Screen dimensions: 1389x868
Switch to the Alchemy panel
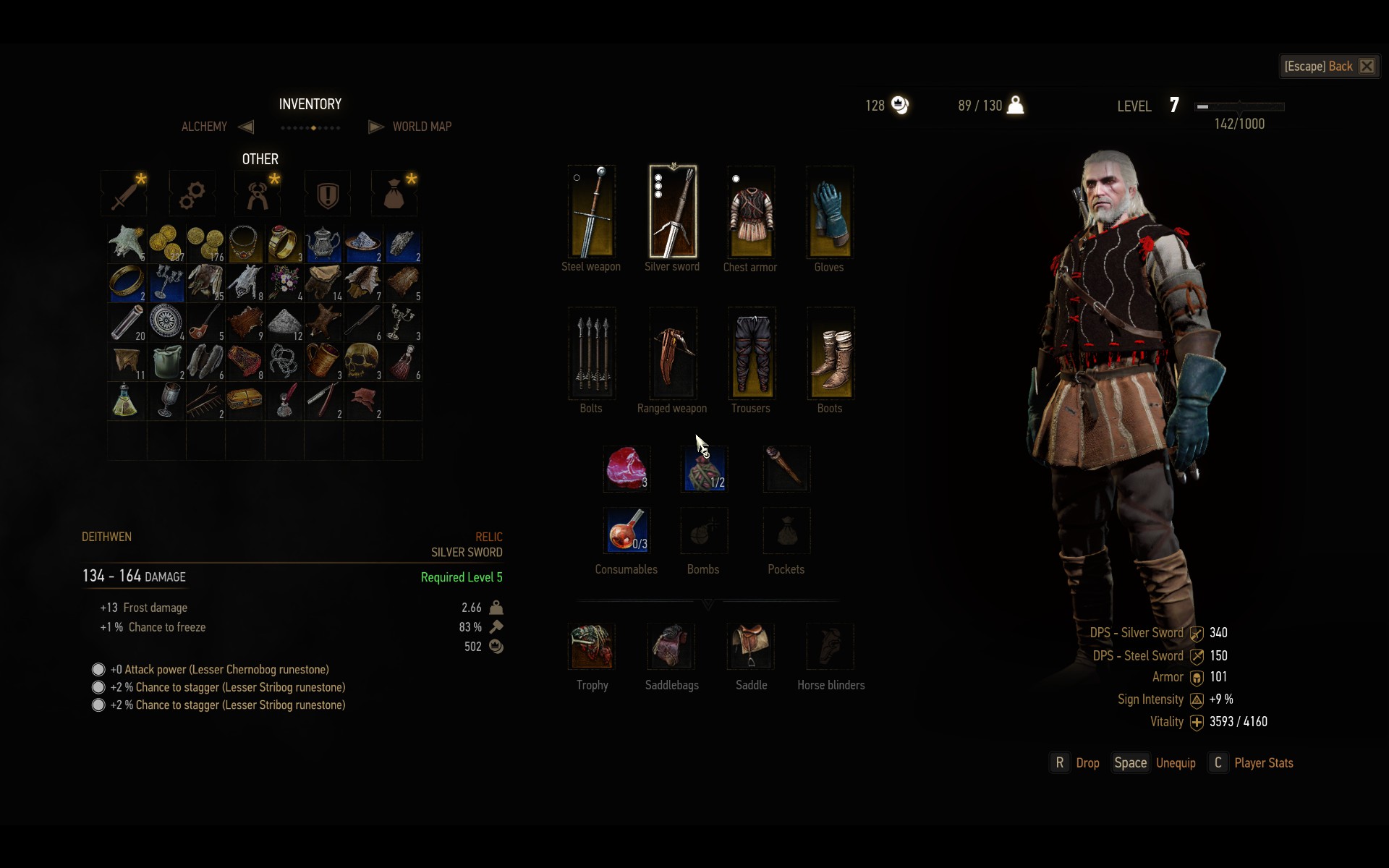(x=205, y=127)
